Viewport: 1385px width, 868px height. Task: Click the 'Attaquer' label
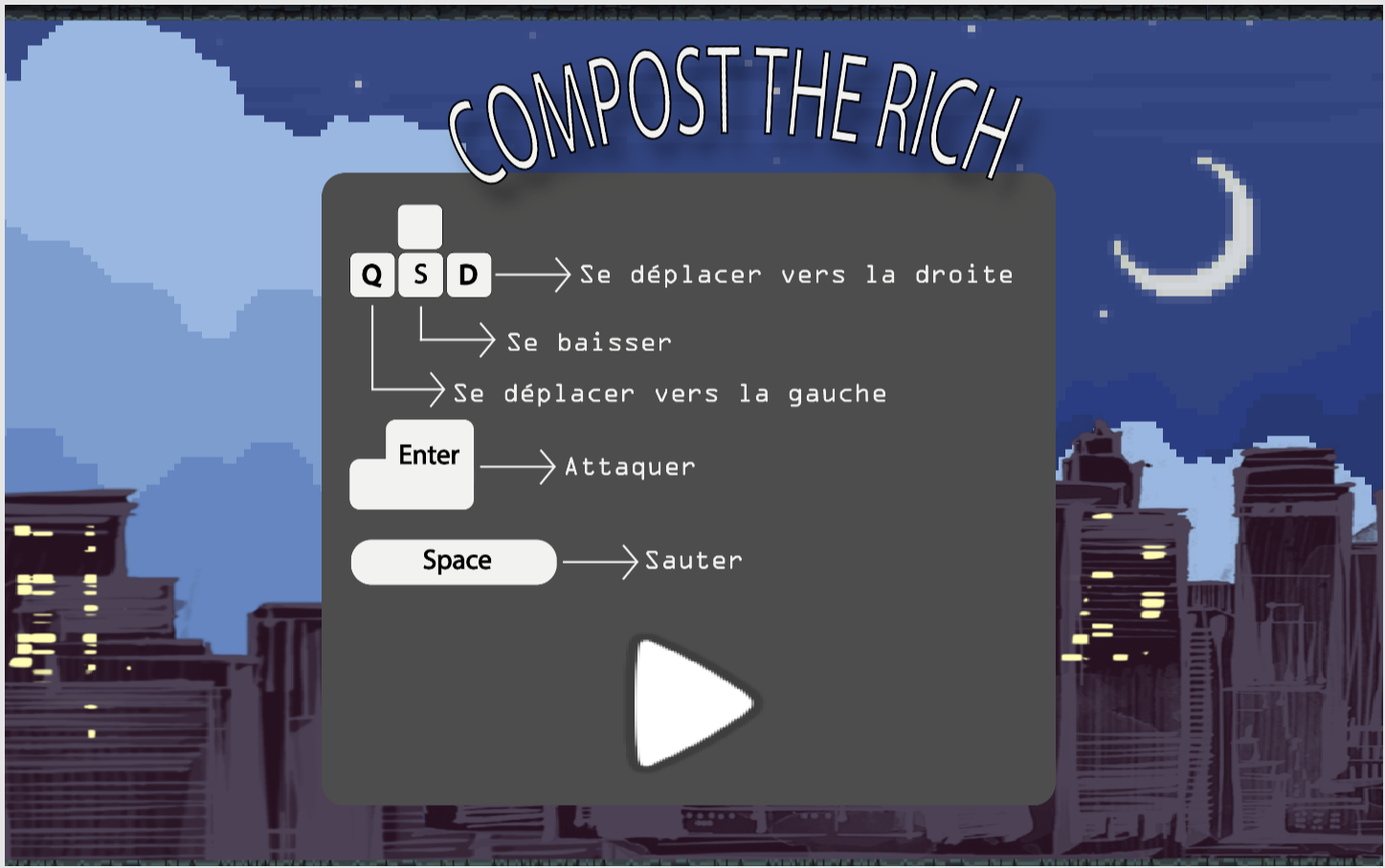[630, 467]
